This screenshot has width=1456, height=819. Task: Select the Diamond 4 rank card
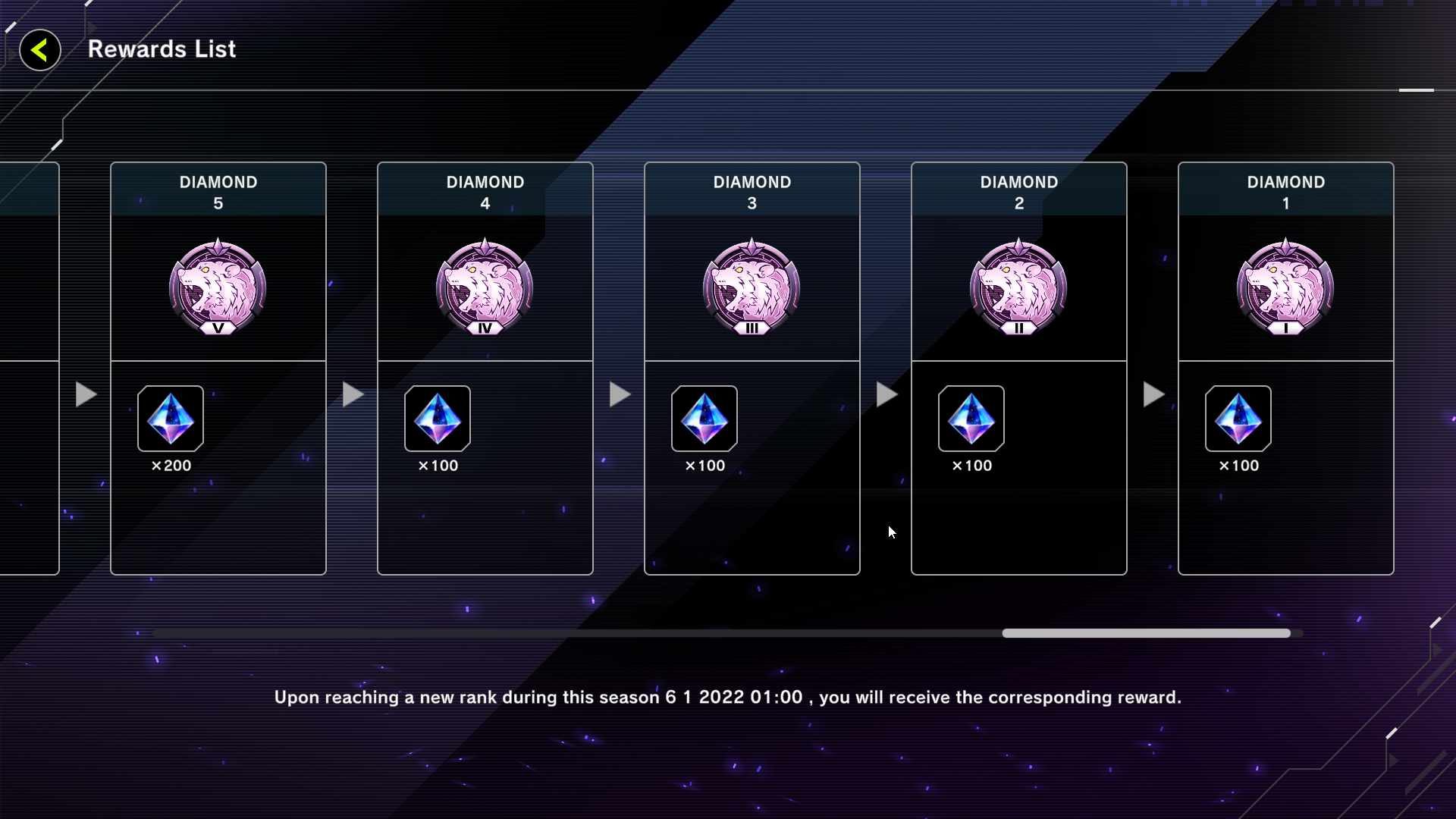pos(485,288)
